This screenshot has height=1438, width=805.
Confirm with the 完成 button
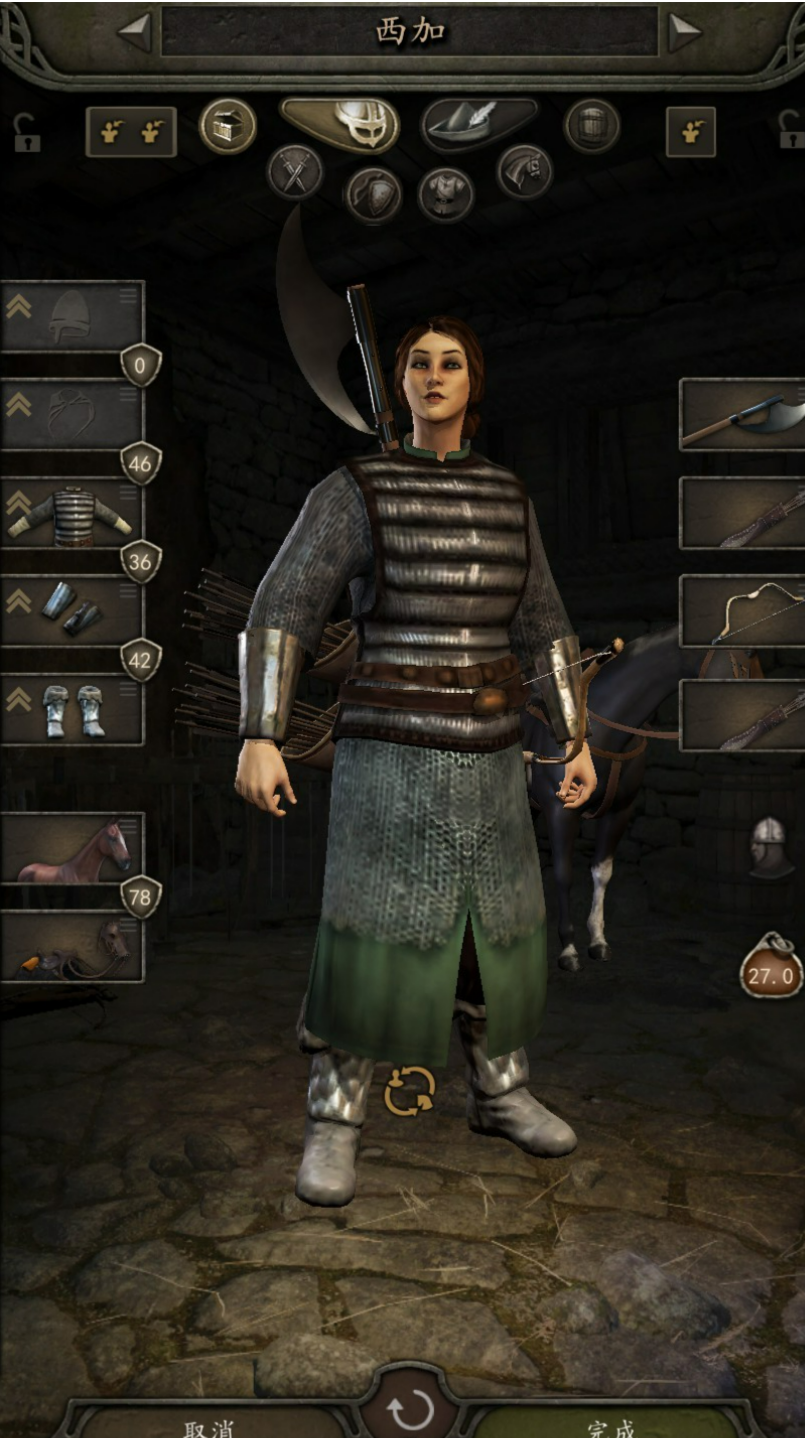612,1426
